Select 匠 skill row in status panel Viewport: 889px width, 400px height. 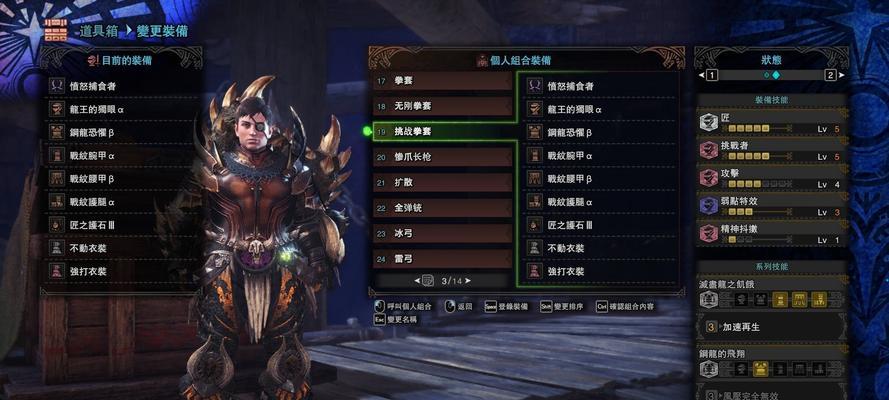[x=772, y=124]
